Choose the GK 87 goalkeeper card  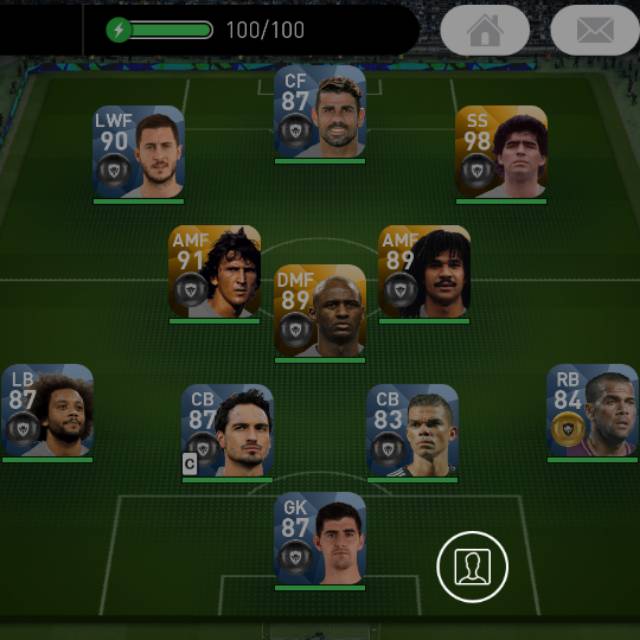click(x=320, y=538)
